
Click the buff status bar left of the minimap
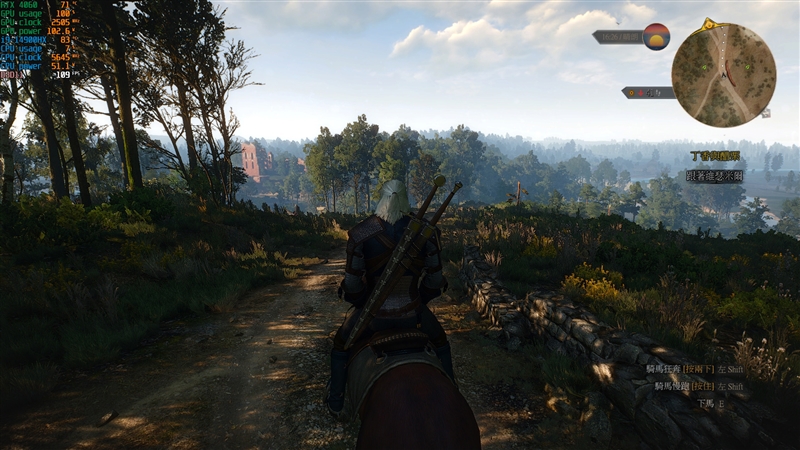pos(647,92)
